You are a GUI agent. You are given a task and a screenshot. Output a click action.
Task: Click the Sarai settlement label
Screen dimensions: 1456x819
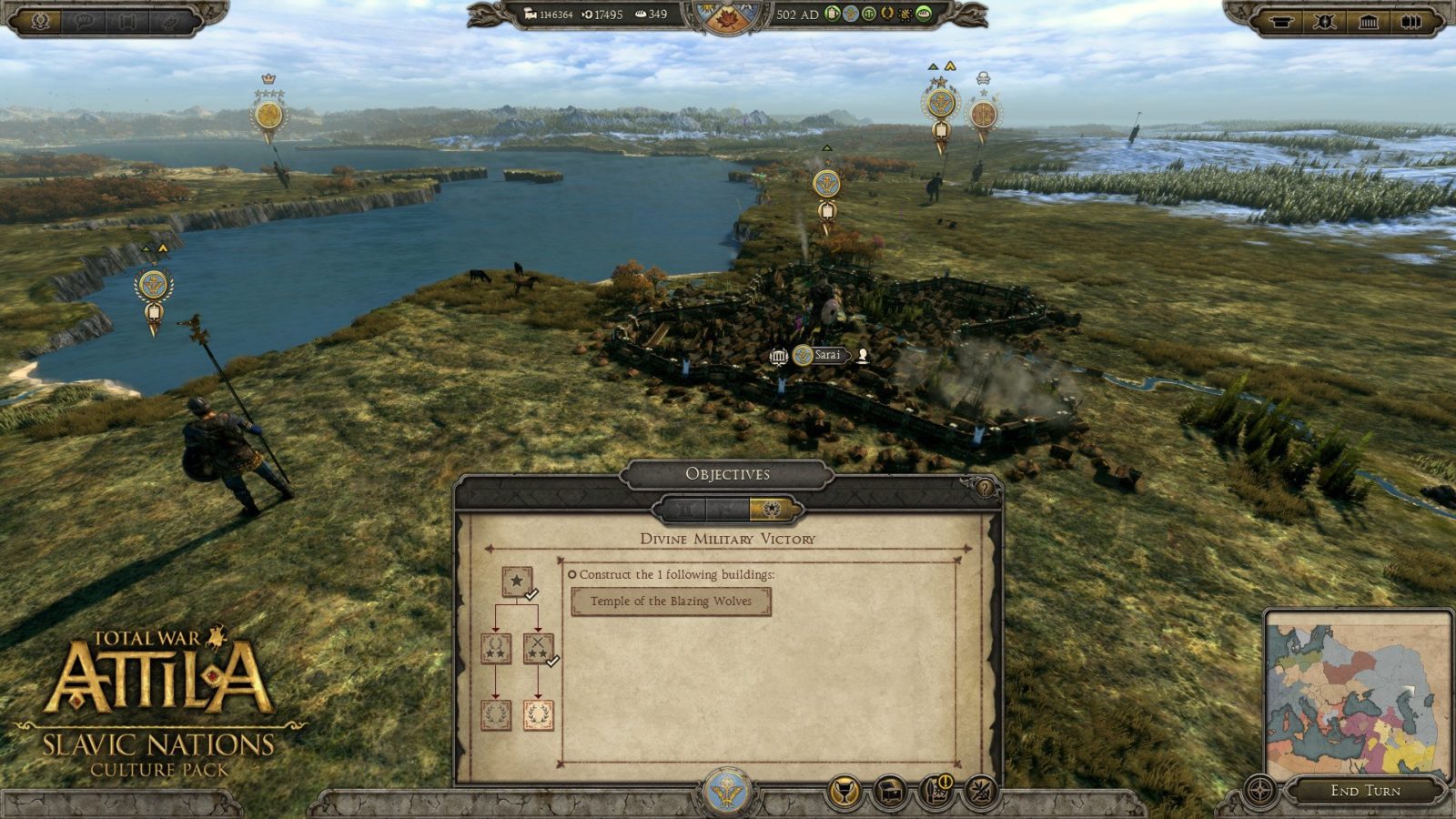[x=826, y=355]
